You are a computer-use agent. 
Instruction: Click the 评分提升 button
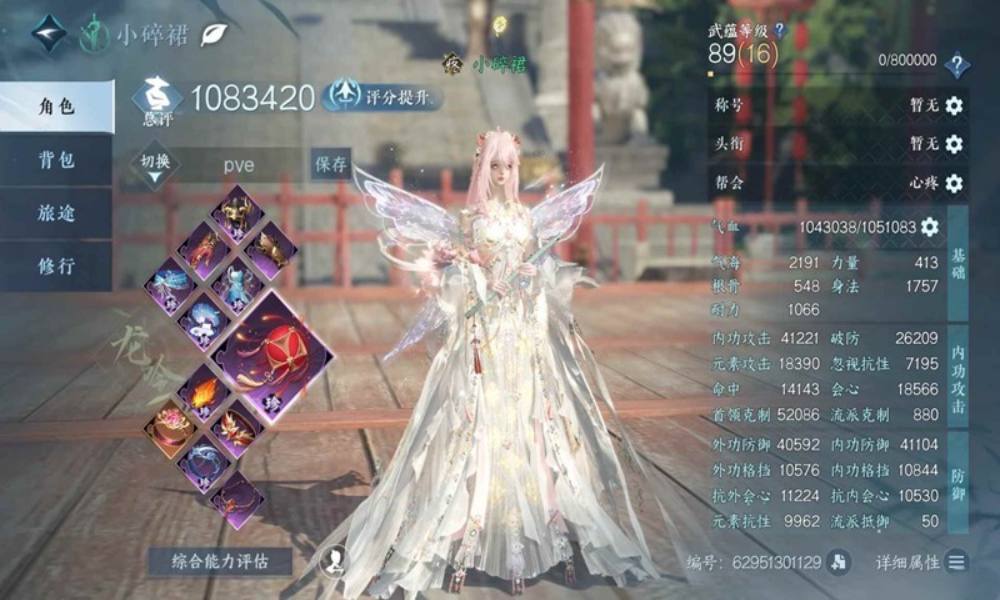click(383, 96)
